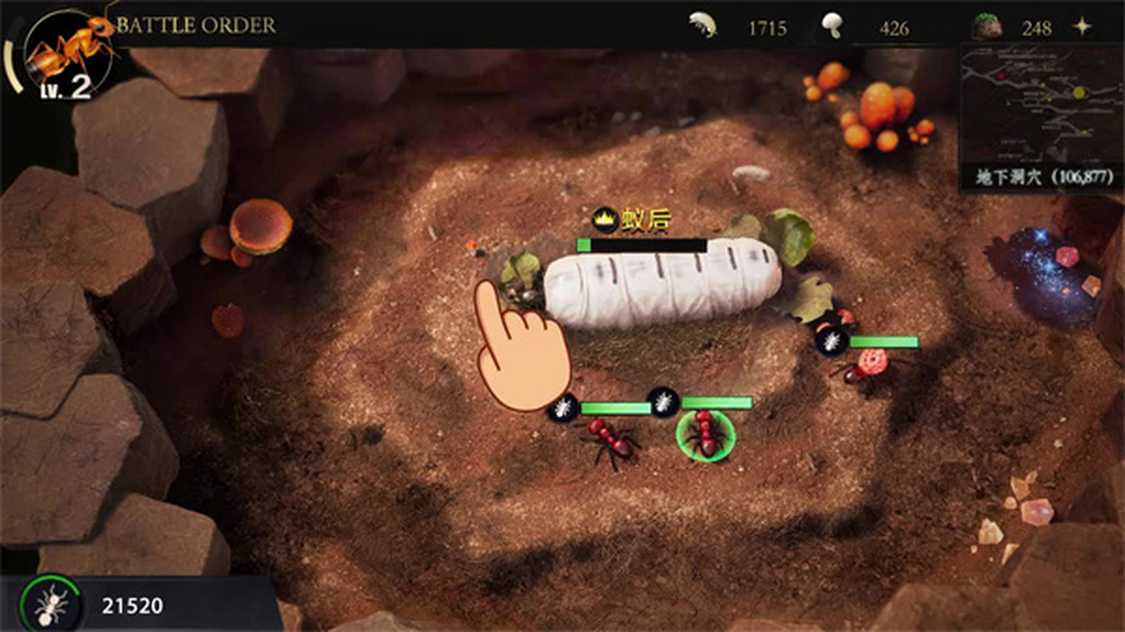The height and width of the screenshot is (632, 1125).
Task: Open the Battle Order panel
Action: 196,25
